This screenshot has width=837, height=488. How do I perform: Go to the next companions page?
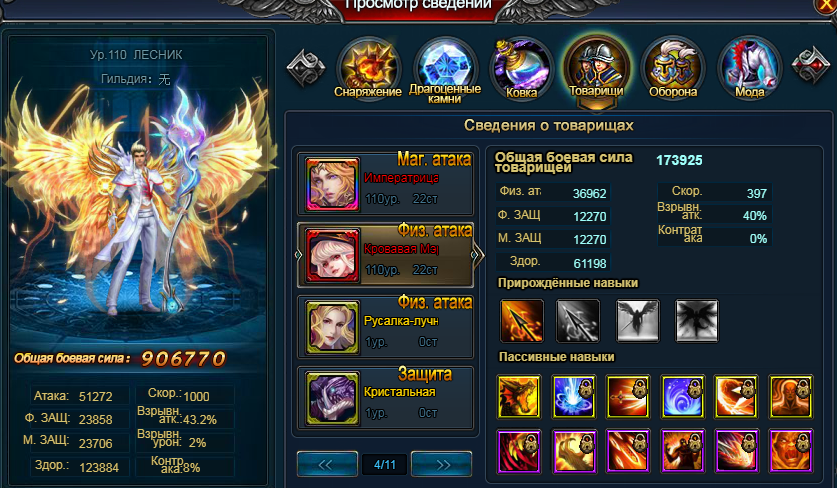pyautogui.click(x=441, y=463)
